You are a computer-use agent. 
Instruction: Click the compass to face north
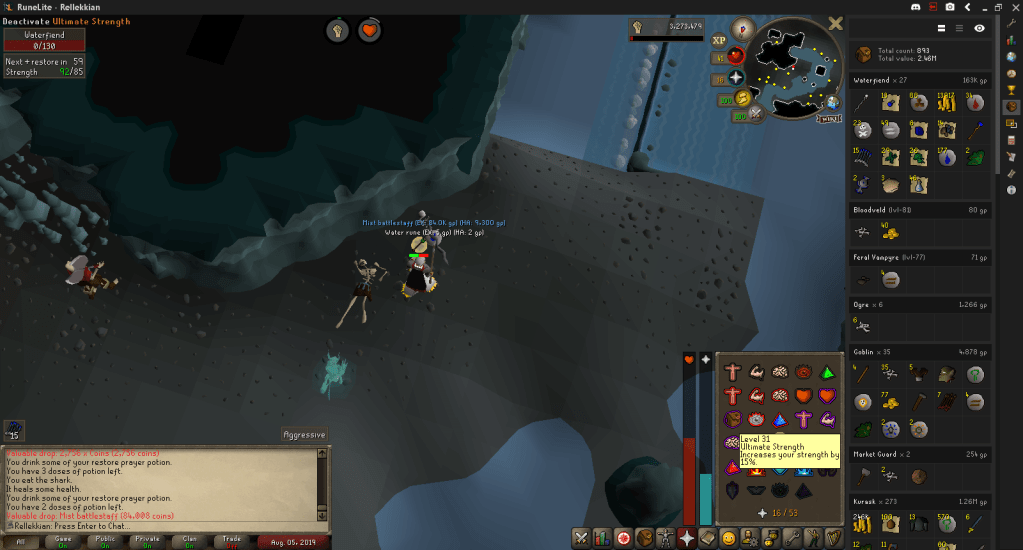point(742,29)
